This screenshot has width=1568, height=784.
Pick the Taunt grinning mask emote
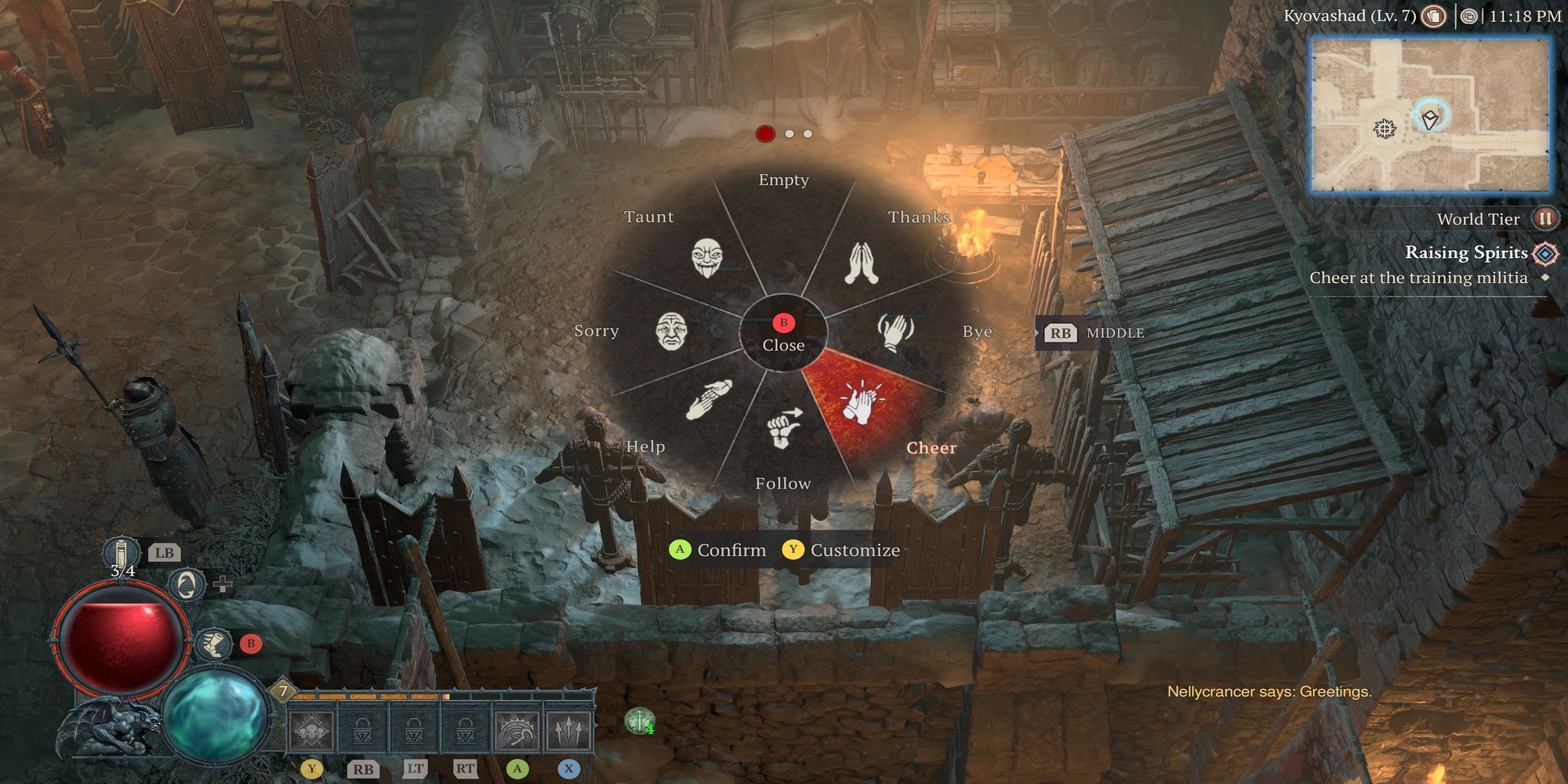click(x=707, y=258)
